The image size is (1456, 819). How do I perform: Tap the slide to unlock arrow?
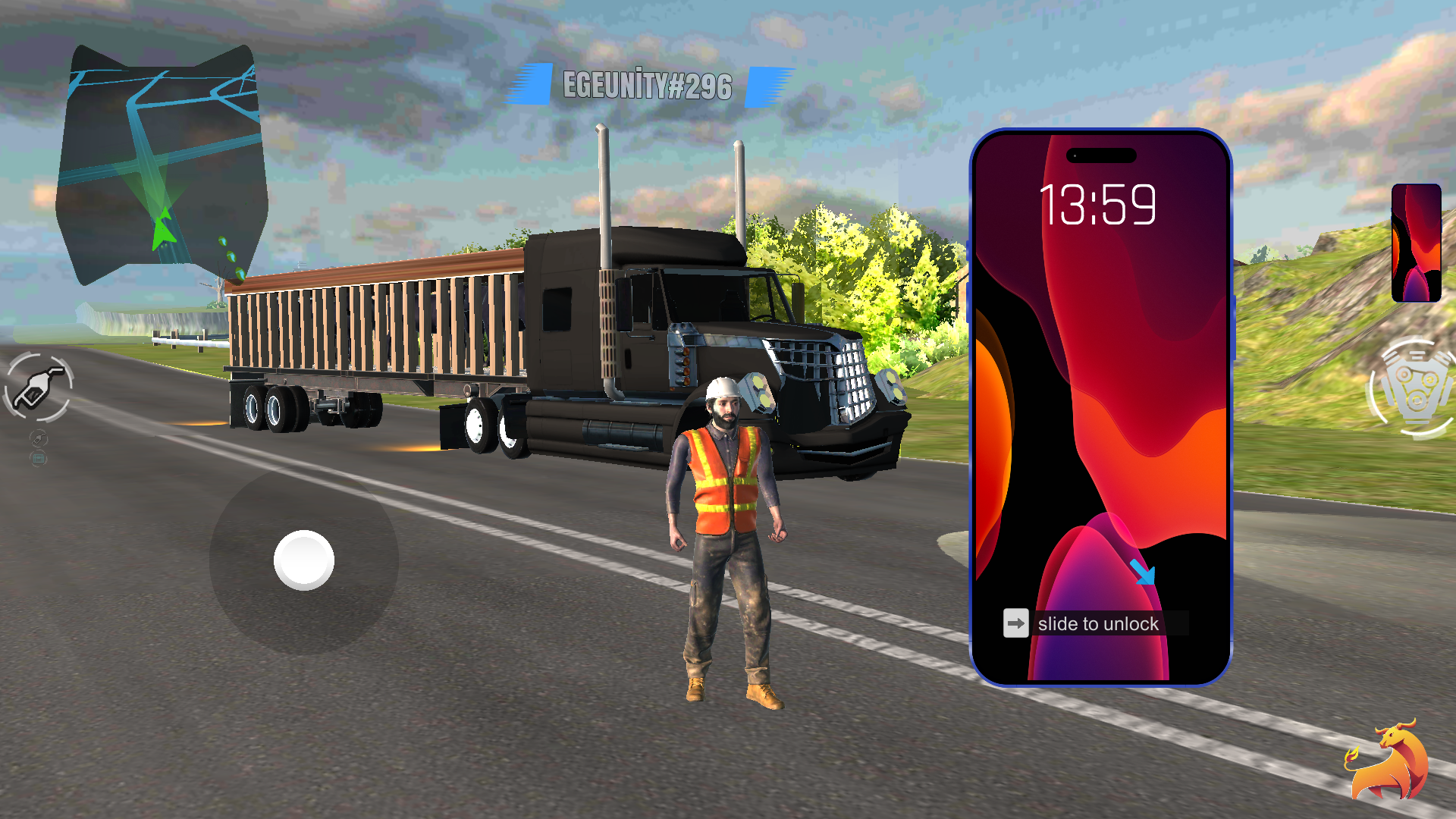click(x=1016, y=623)
